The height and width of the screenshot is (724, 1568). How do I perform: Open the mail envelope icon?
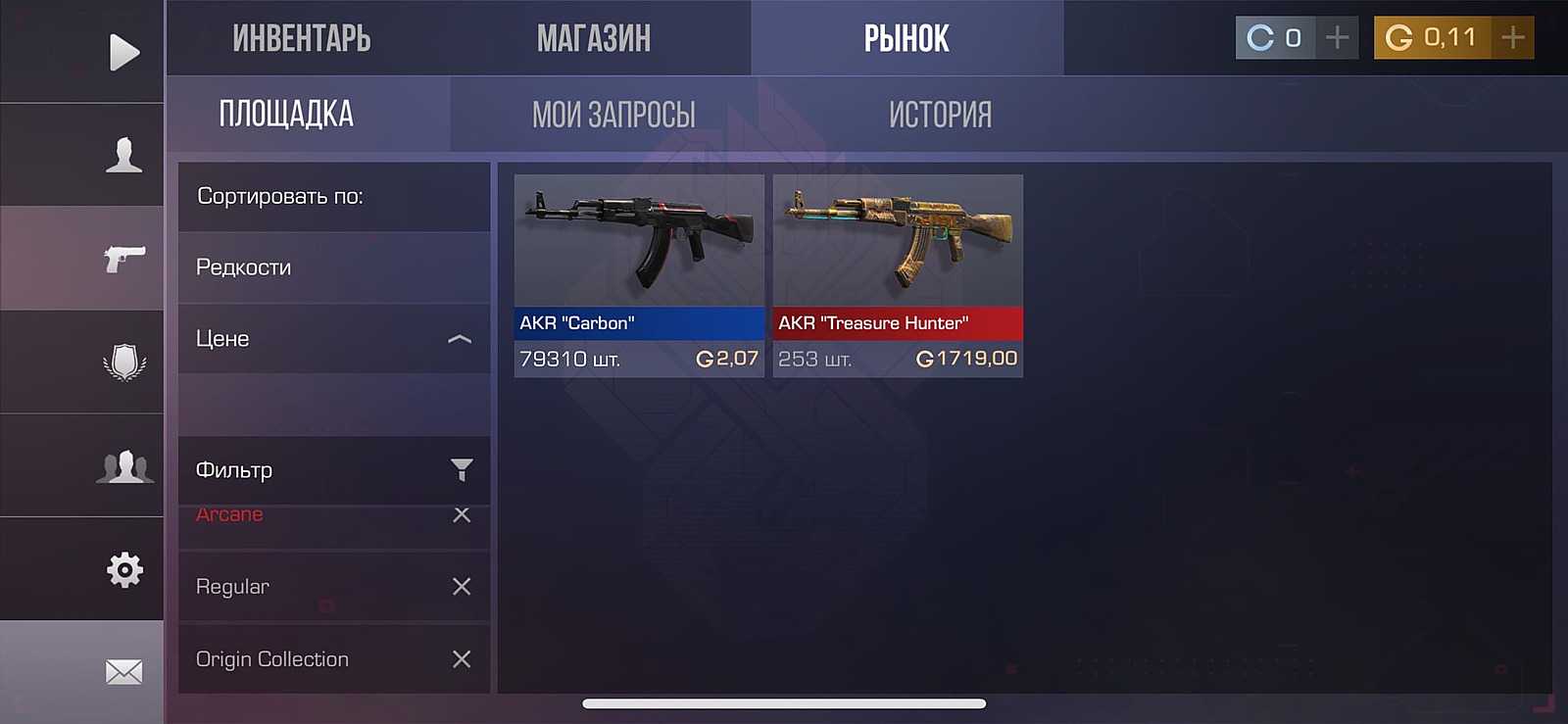pyautogui.click(x=124, y=672)
